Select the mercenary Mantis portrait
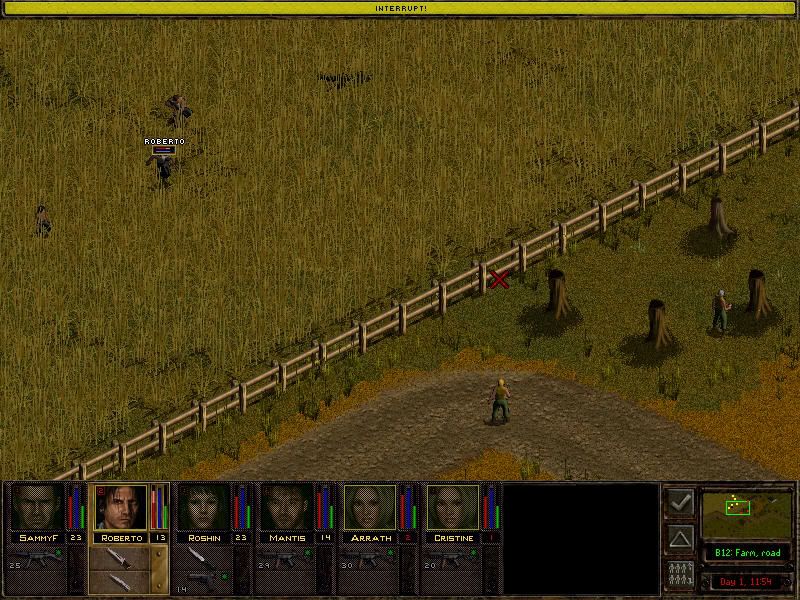The width and height of the screenshot is (800, 600). [286, 507]
